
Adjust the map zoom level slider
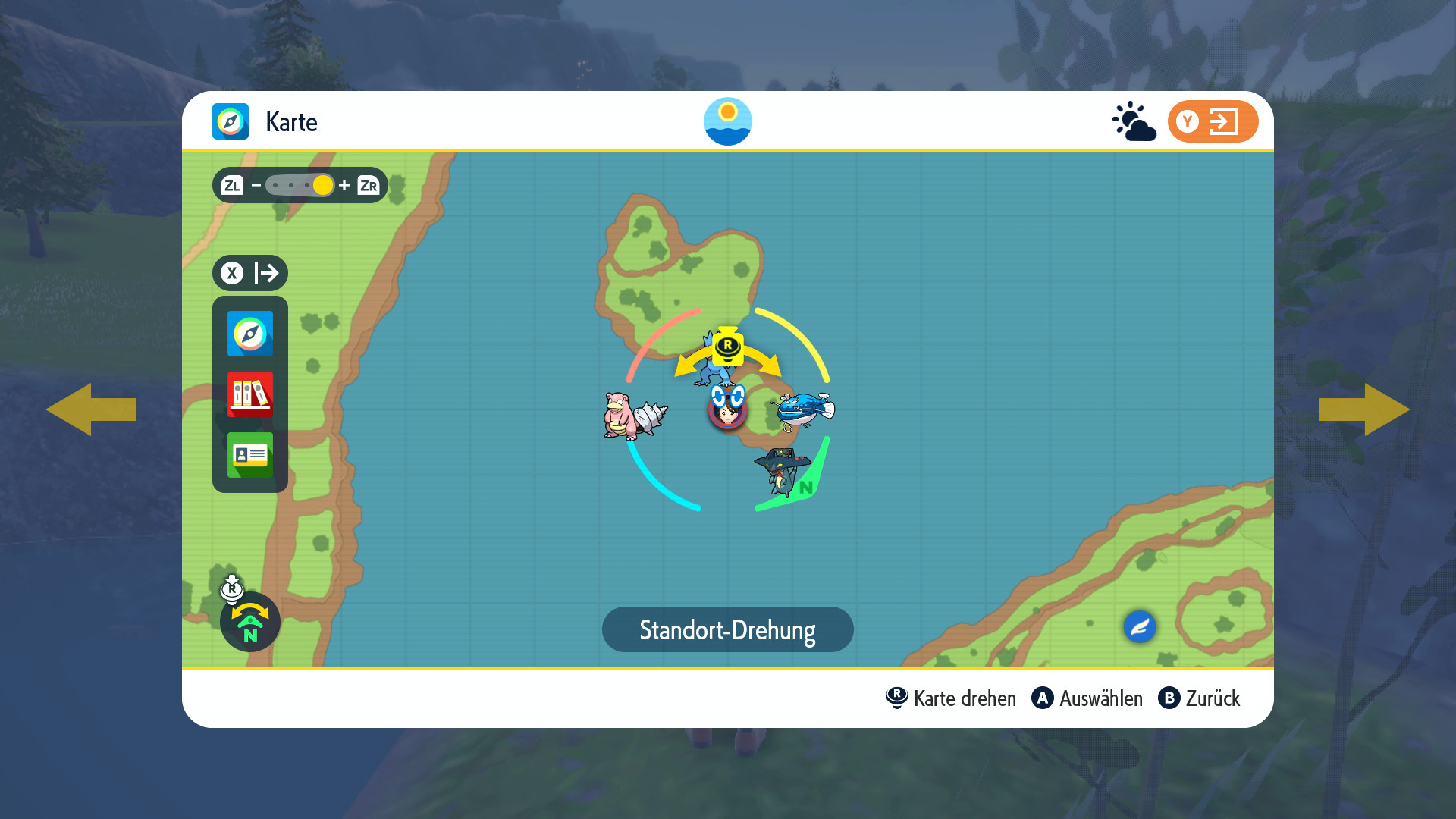tap(301, 185)
